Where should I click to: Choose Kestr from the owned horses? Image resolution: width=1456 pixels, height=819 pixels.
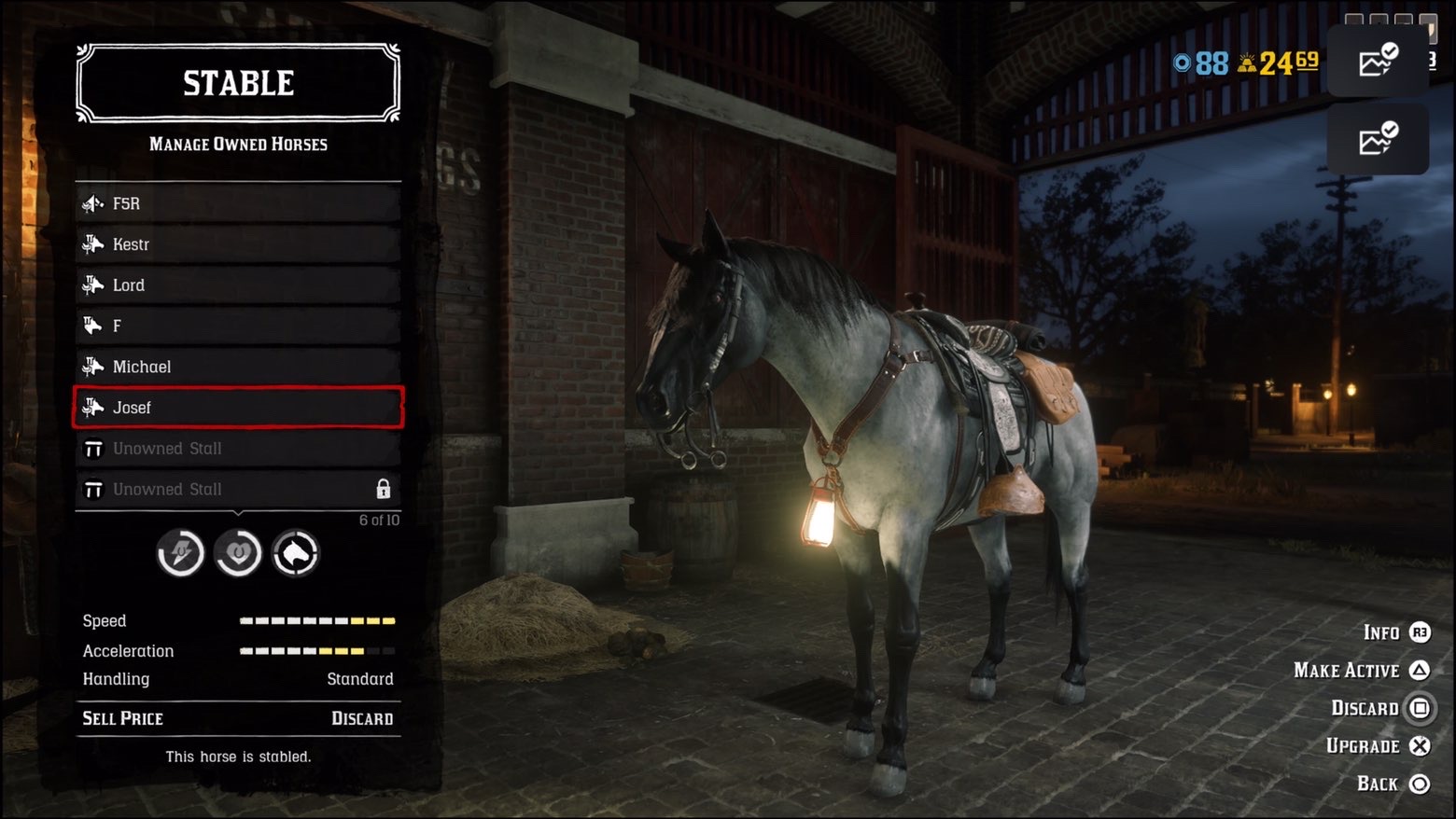(x=238, y=244)
